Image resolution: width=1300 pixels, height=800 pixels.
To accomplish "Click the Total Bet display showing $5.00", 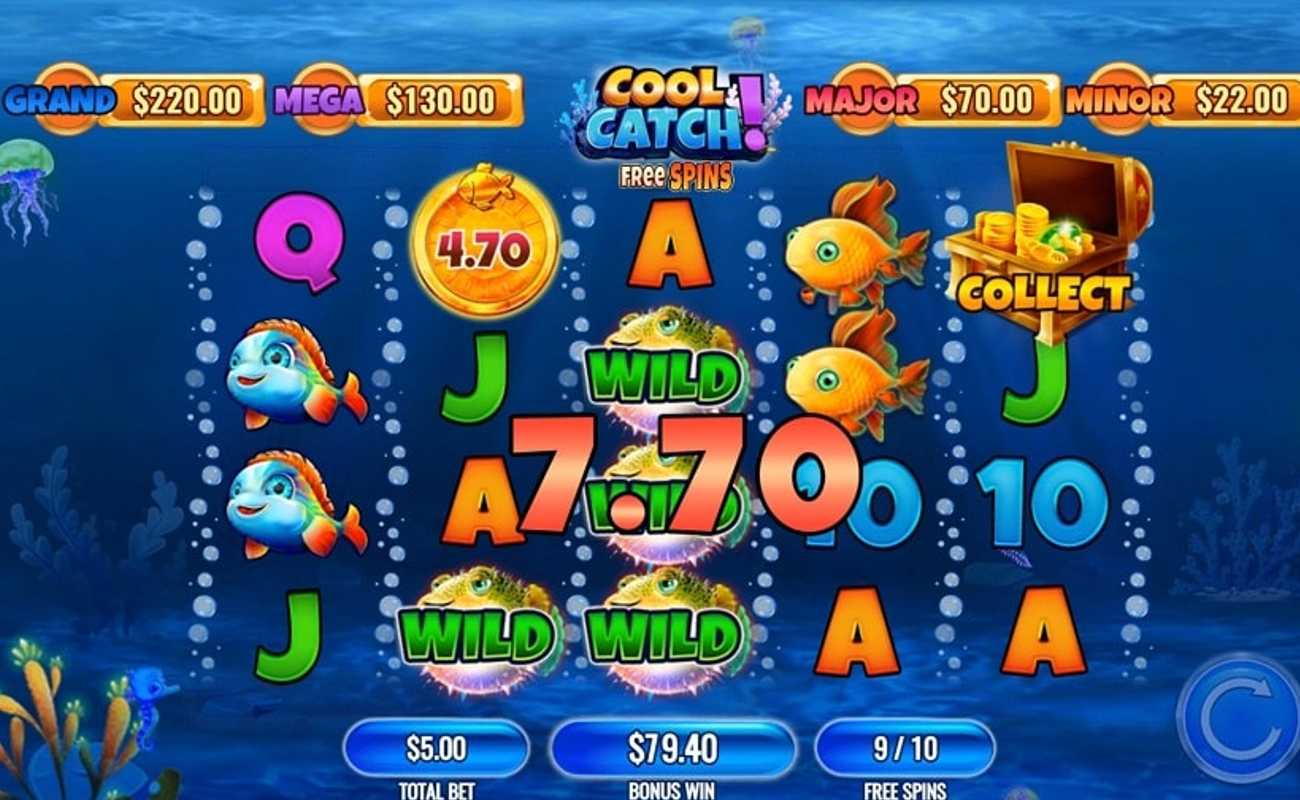I will pyautogui.click(x=433, y=749).
